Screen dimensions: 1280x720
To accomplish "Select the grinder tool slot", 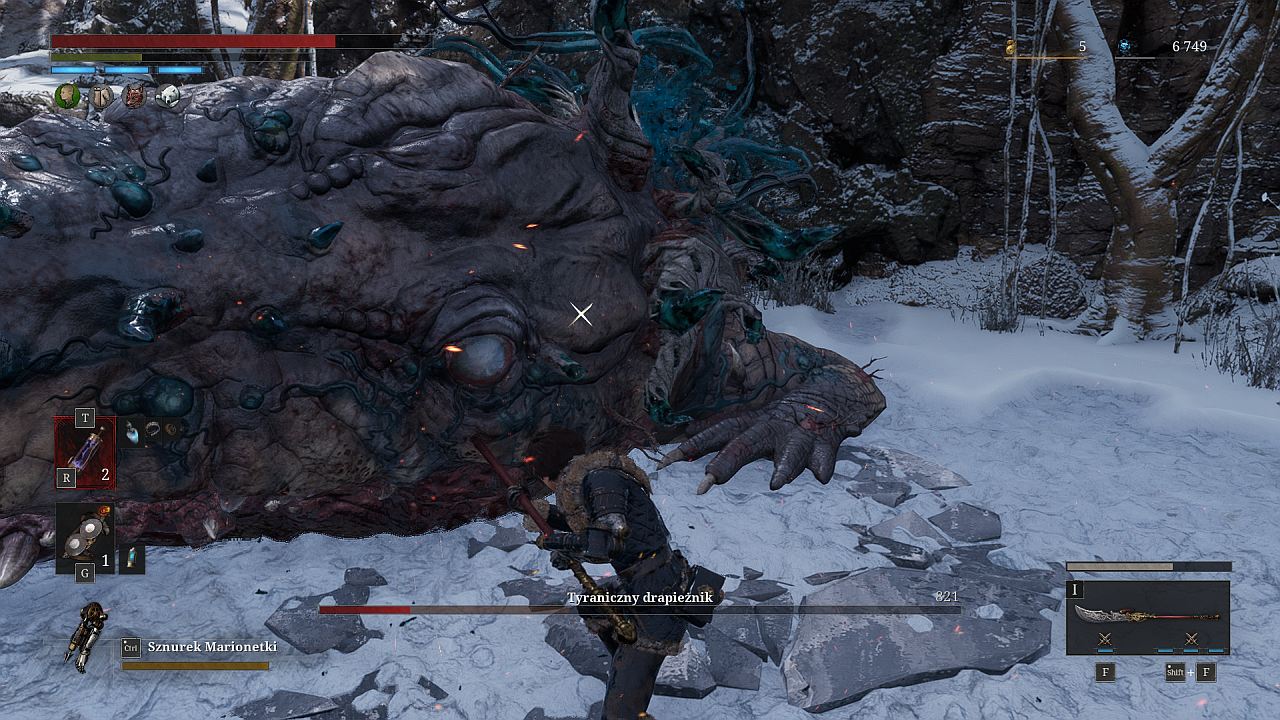I will 84,535.
